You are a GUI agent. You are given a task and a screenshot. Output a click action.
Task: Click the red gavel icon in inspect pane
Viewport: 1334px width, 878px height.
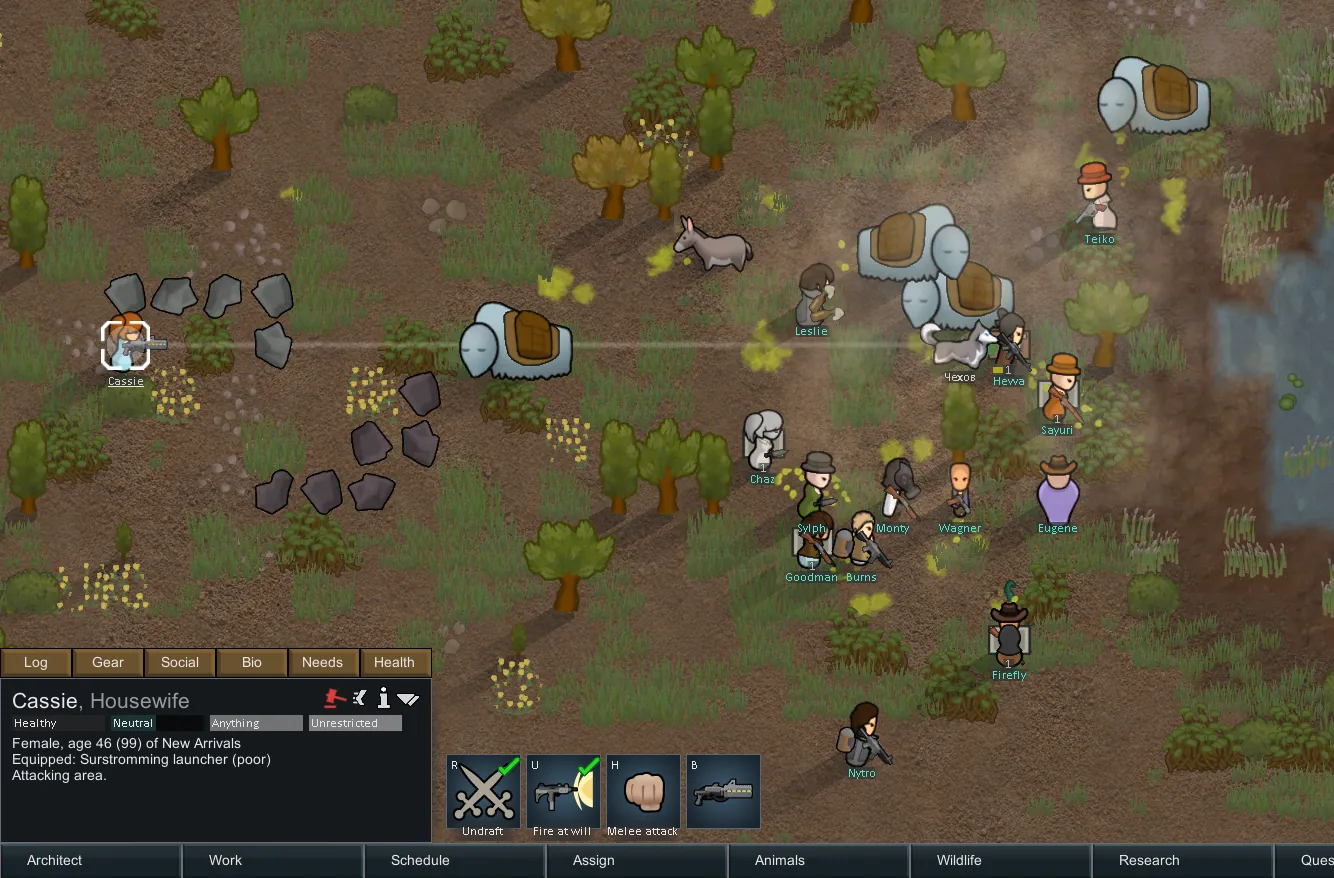pos(335,698)
